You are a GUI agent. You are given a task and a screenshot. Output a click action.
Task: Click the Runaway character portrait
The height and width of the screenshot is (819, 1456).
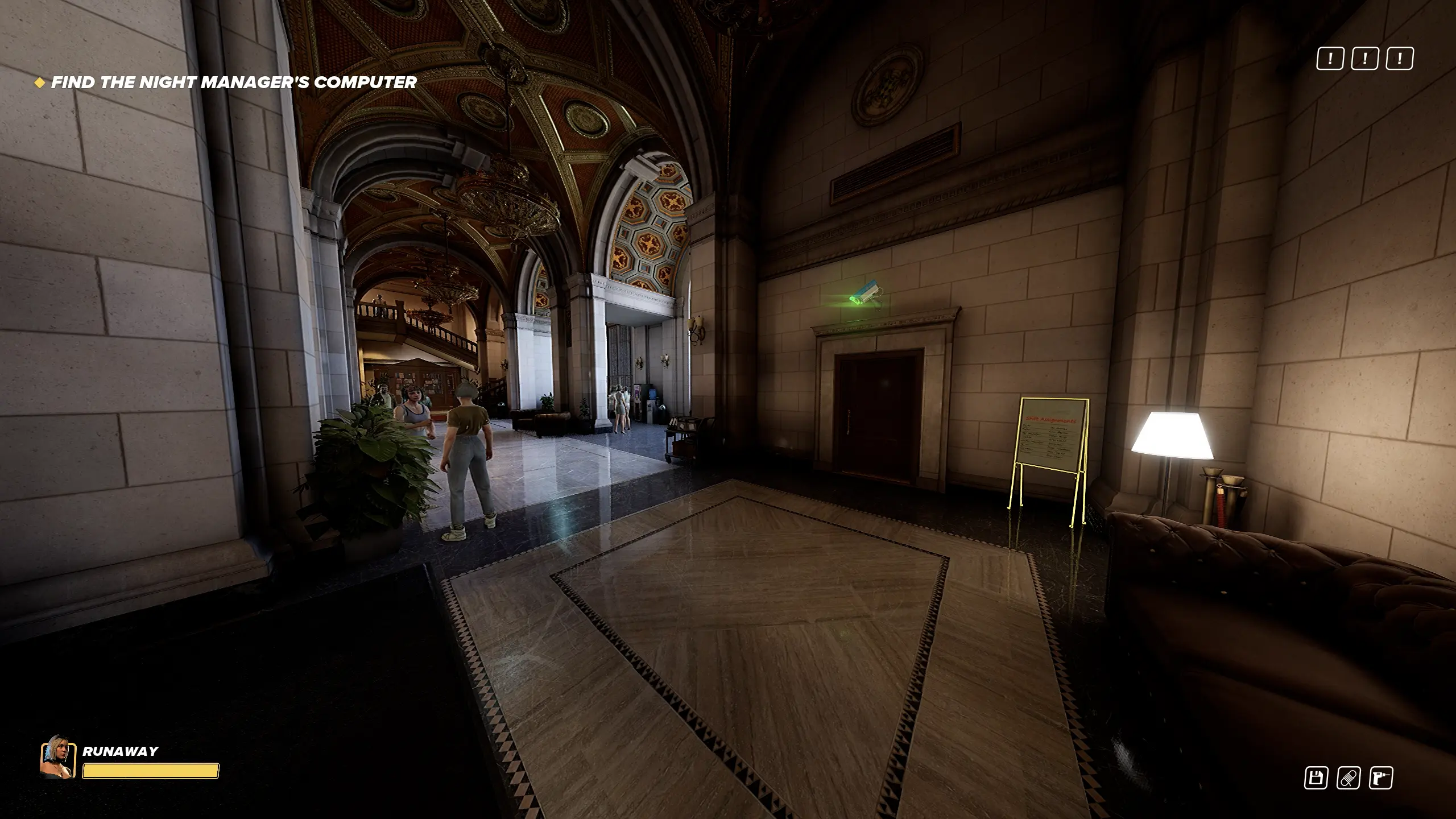click(58, 757)
